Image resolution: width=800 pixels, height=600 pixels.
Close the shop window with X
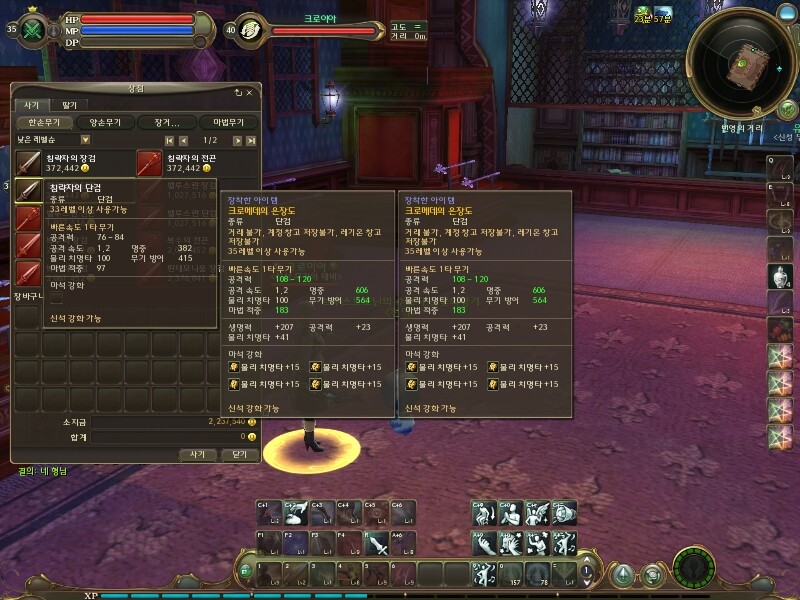click(249, 92)
